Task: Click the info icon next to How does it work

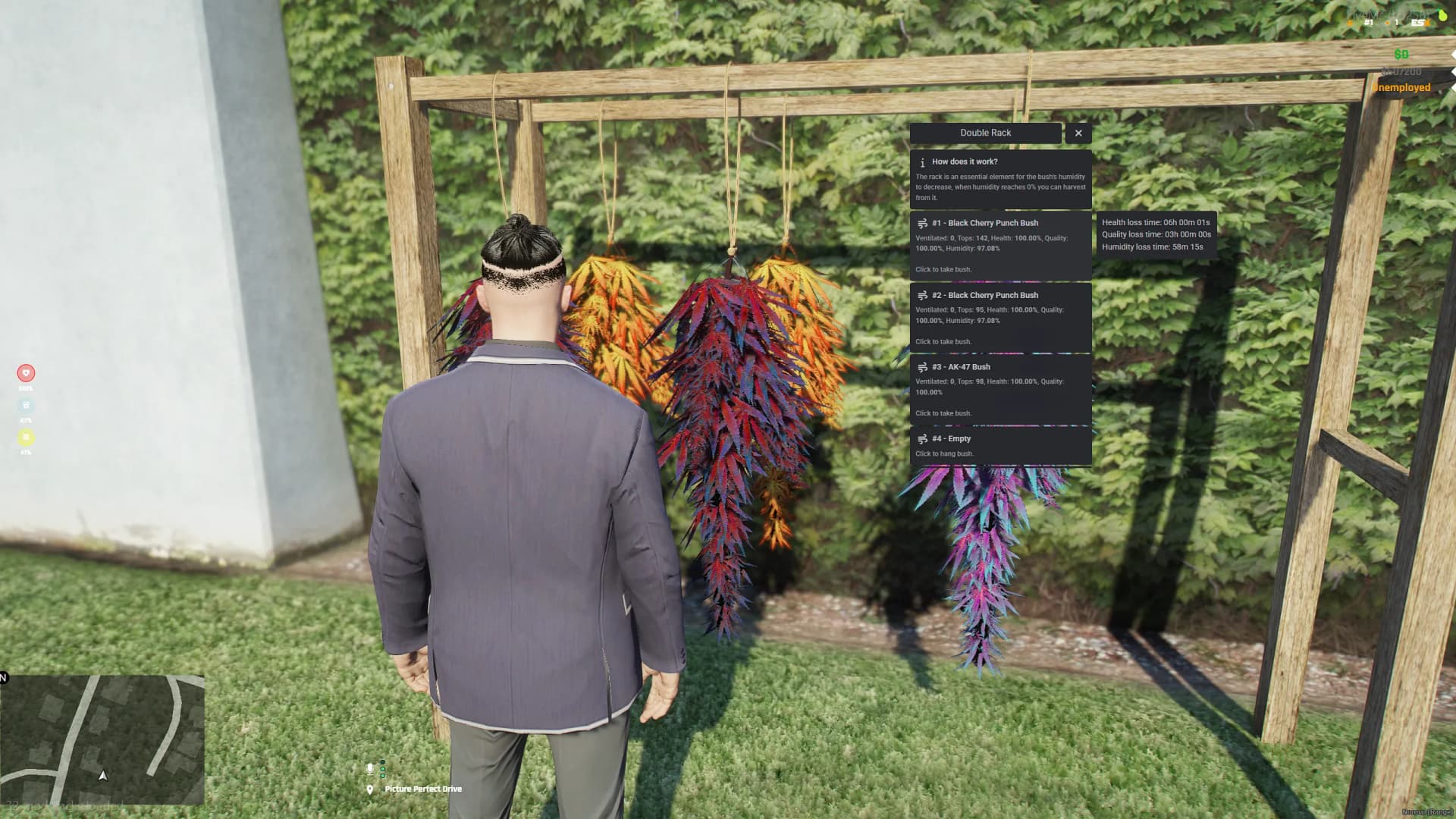Action: coord(923,162)
